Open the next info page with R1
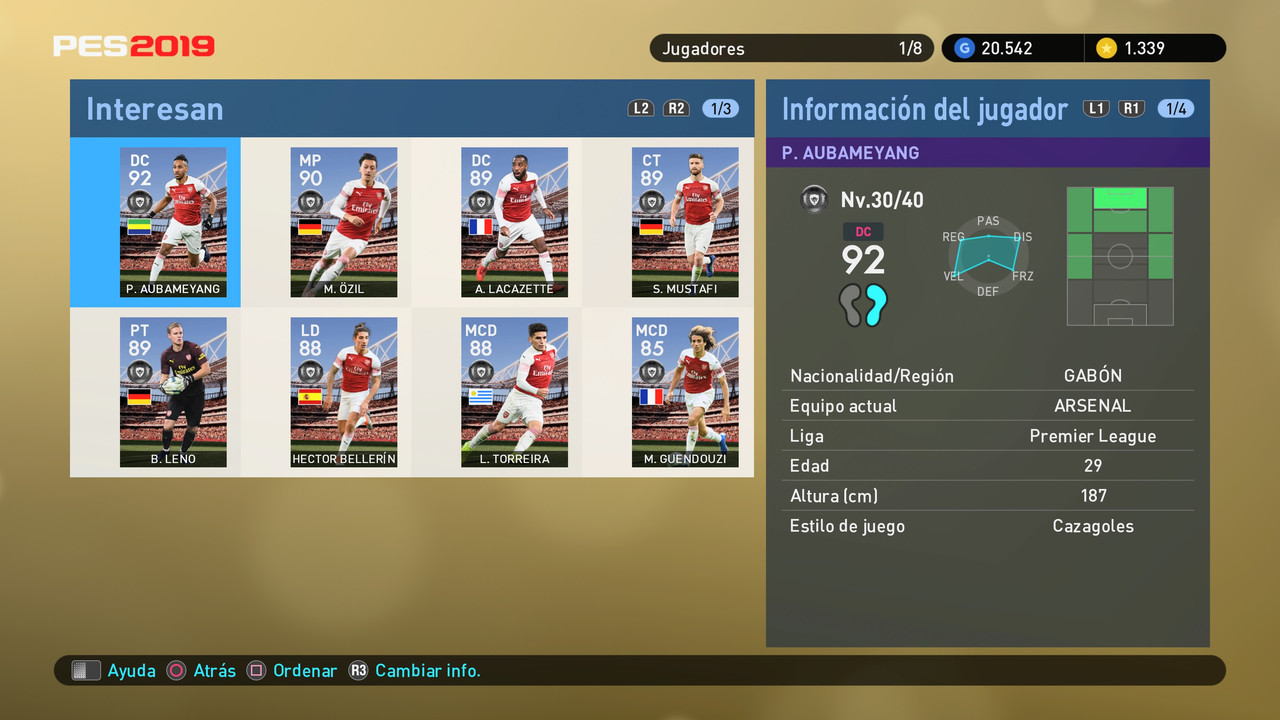Viewport: 1280px width, 720px height. [x=1131, y=108]
